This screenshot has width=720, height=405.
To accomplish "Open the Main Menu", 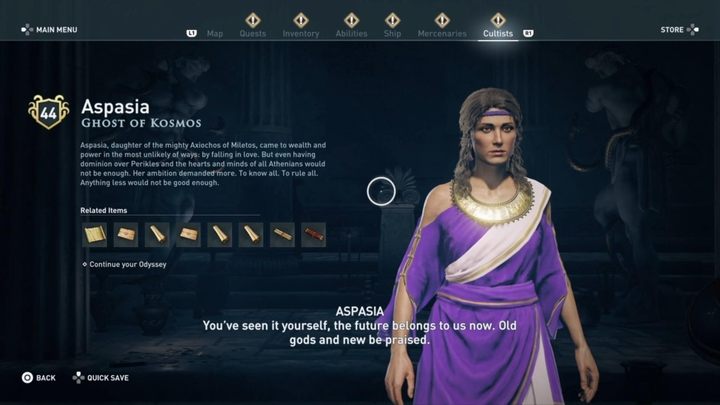I will click(49, 30).
